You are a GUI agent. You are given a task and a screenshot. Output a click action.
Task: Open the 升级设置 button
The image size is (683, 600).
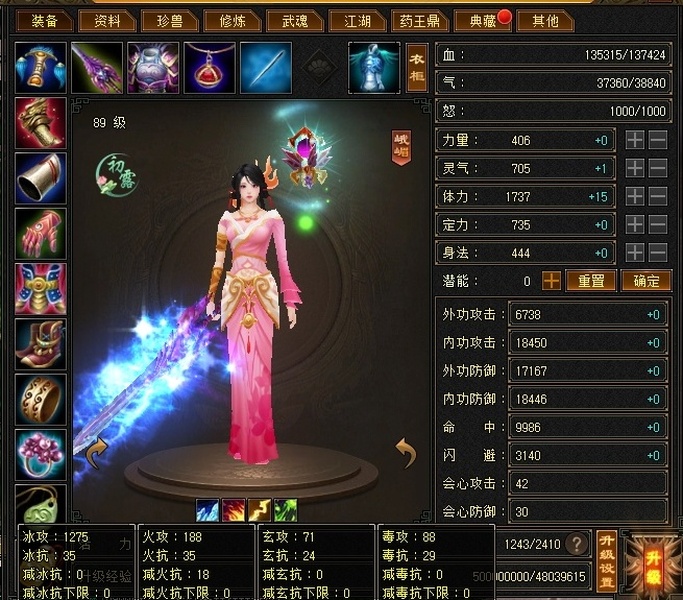coord(605,562)
